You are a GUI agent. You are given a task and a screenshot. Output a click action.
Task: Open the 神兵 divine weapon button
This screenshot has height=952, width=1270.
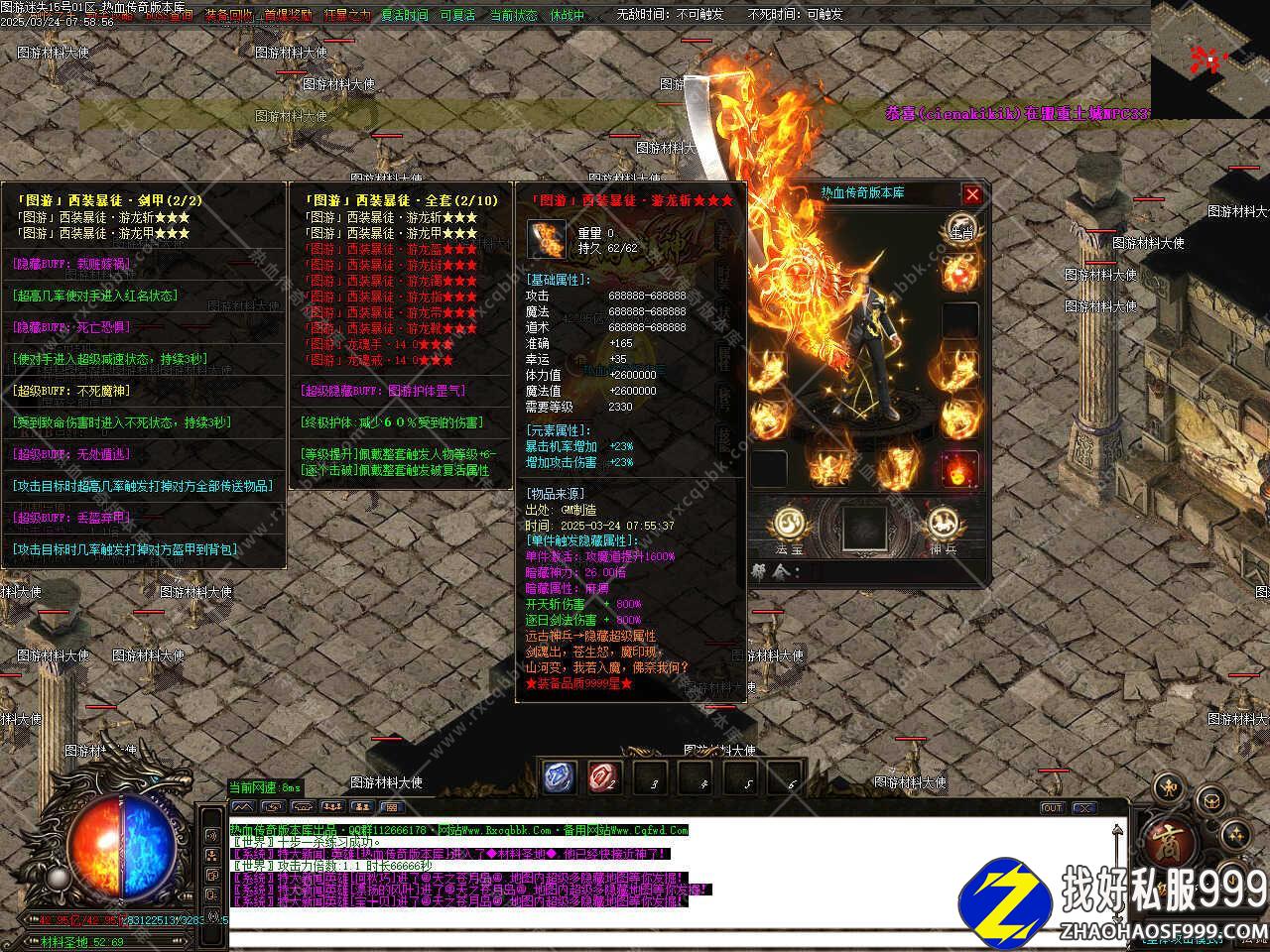[942, 524]
